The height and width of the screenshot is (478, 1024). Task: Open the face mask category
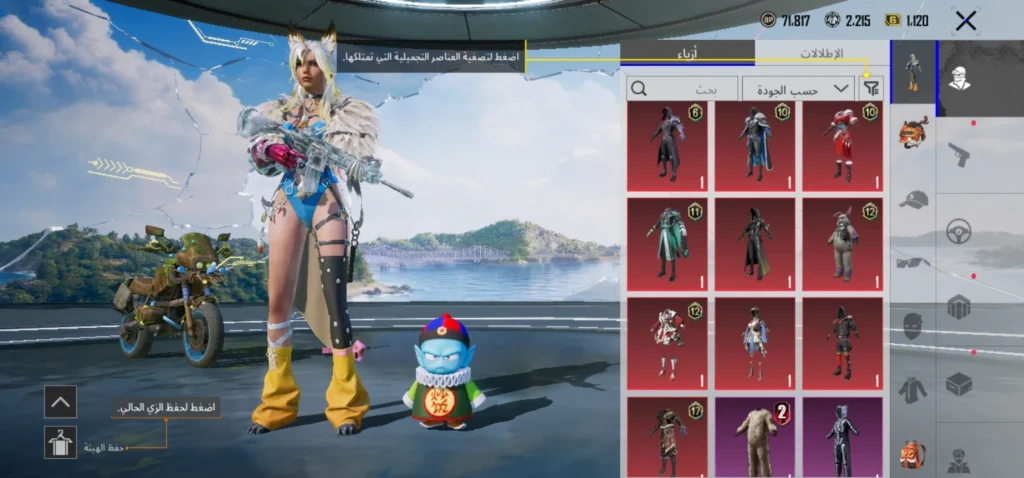pyautogui.click(x=913, y=326)
